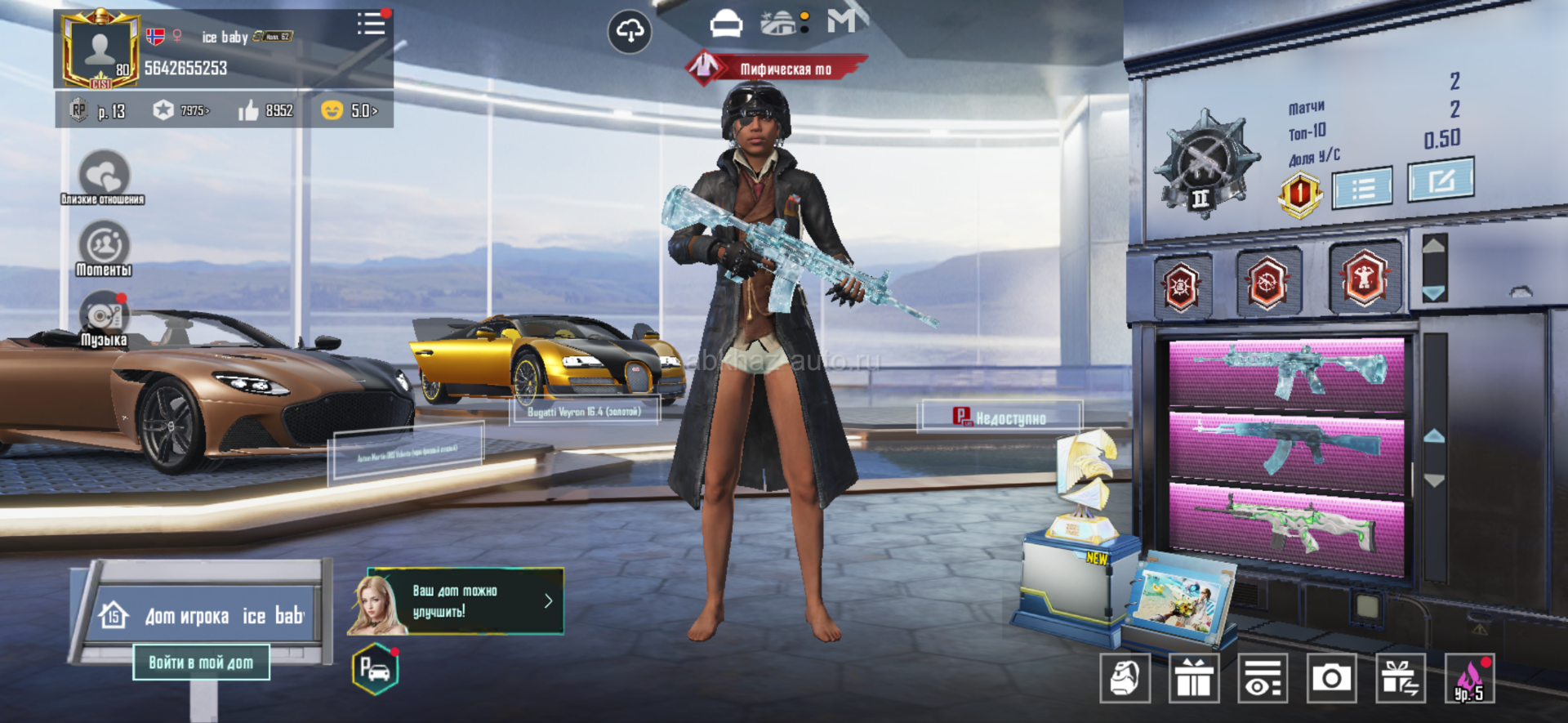Open the home upgrade notification banner
This screenshot has height=723, width=1568.
tap(457, 601)
